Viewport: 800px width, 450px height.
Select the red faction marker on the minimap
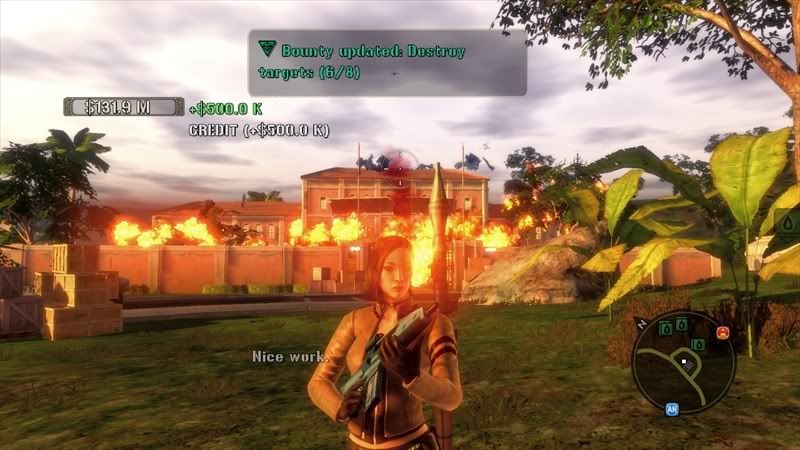720,333
